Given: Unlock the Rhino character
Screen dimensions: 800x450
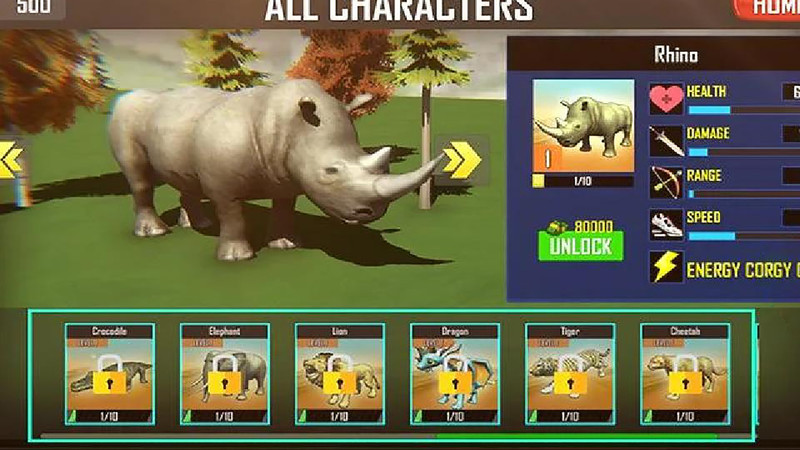Looking at the screenshot, I should pyautogui.click(x=580, y=245).
